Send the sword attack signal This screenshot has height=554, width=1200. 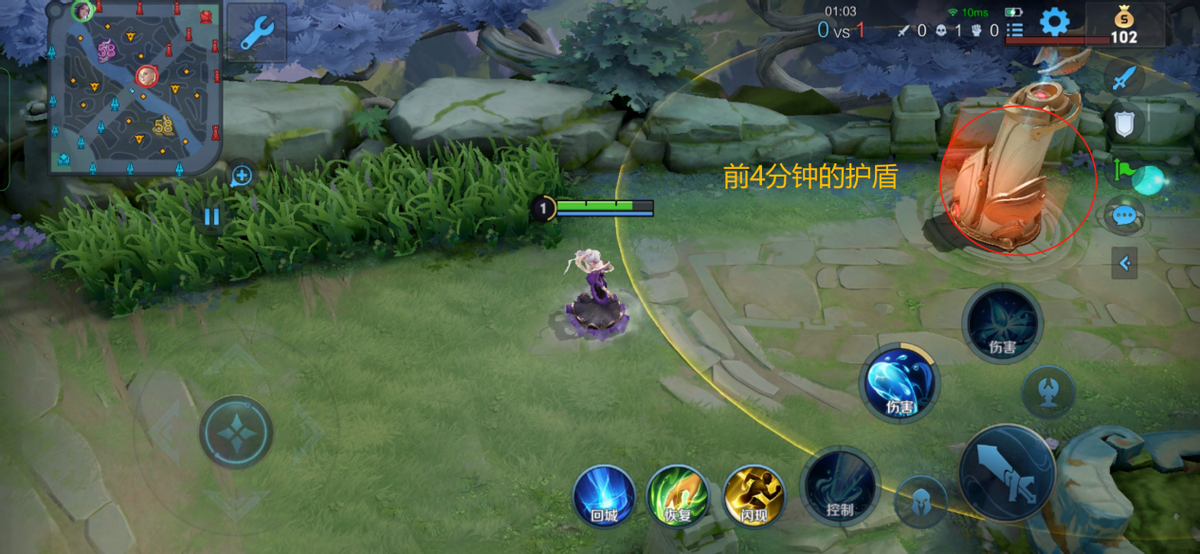click(x=1124, y=78)
